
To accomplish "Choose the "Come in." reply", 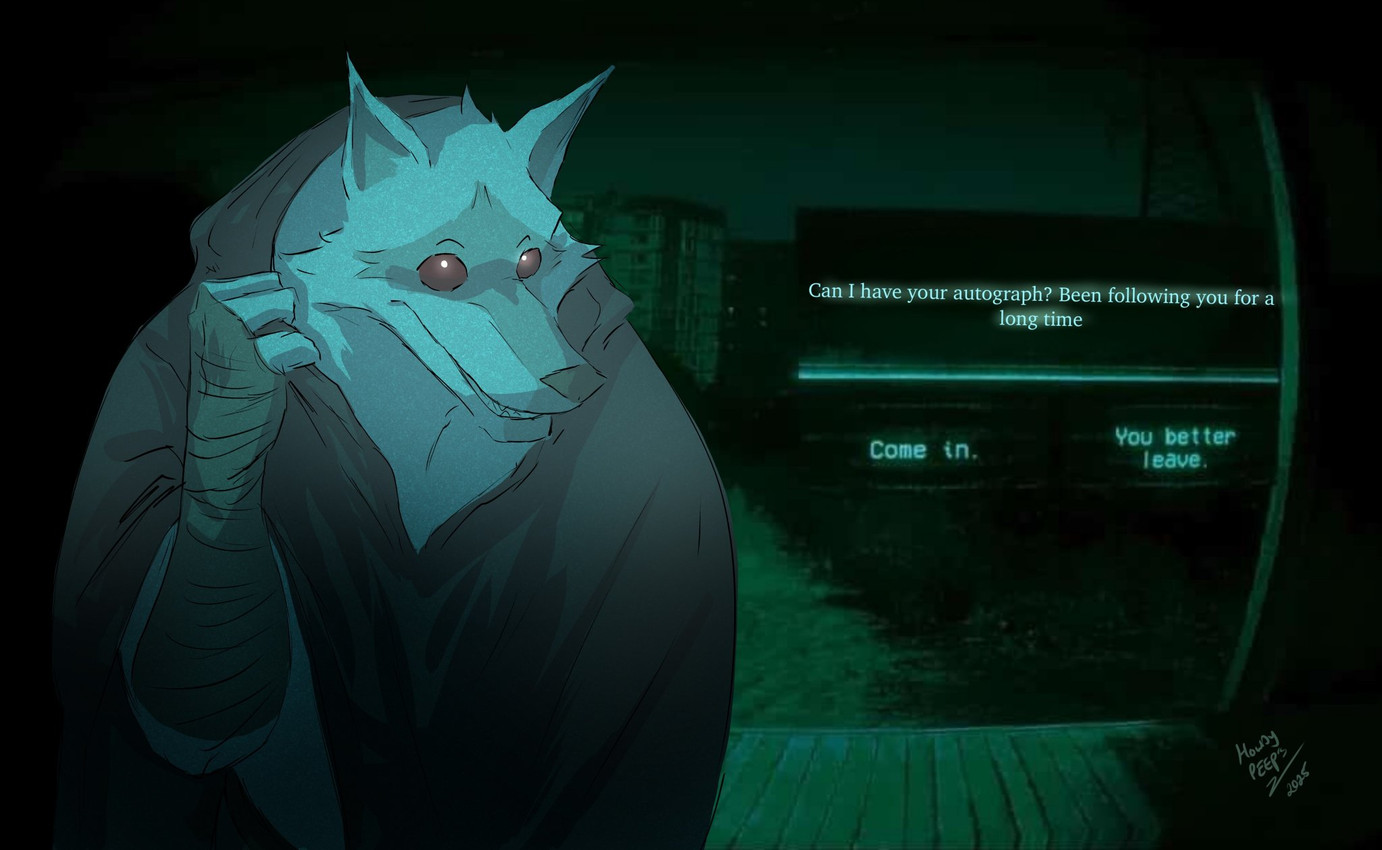I will pyautogui.click(x=924, y=450).
